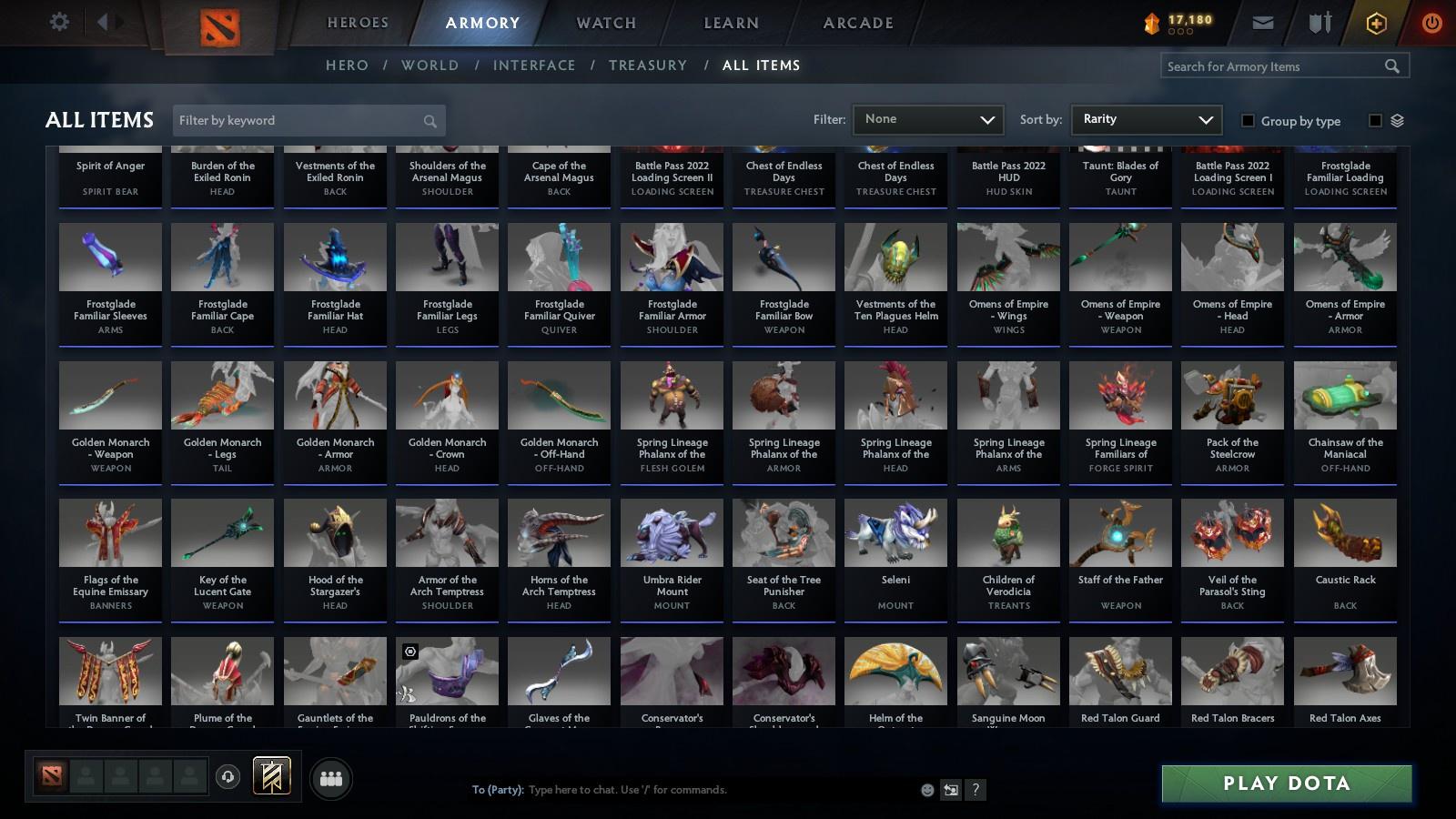This screenshot has height=819, width=1456.
Task: Open the Sort by Rarity dropdown
Action: 1146,119
